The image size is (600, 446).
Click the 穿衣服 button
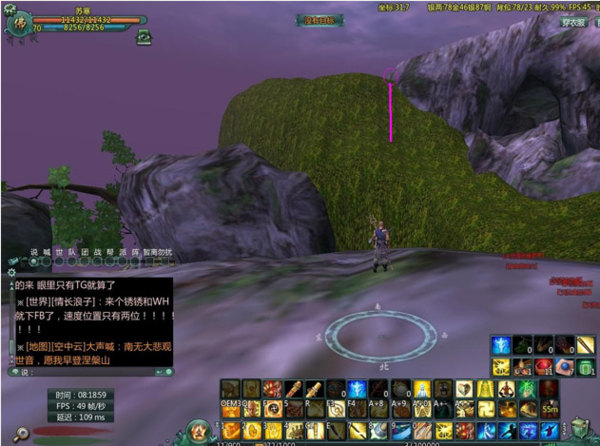tap(573, 20)
